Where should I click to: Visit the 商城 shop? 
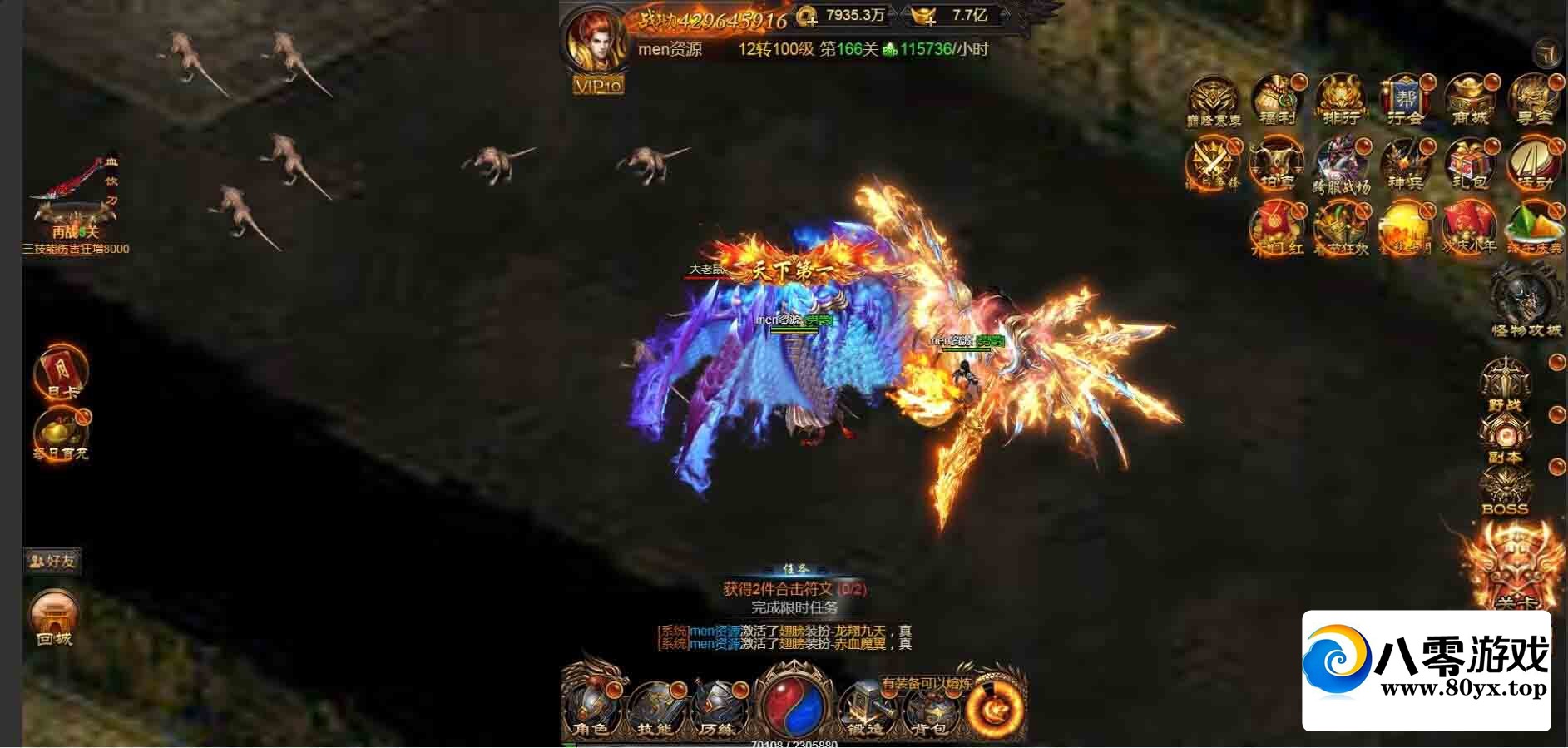point(1469,101)
